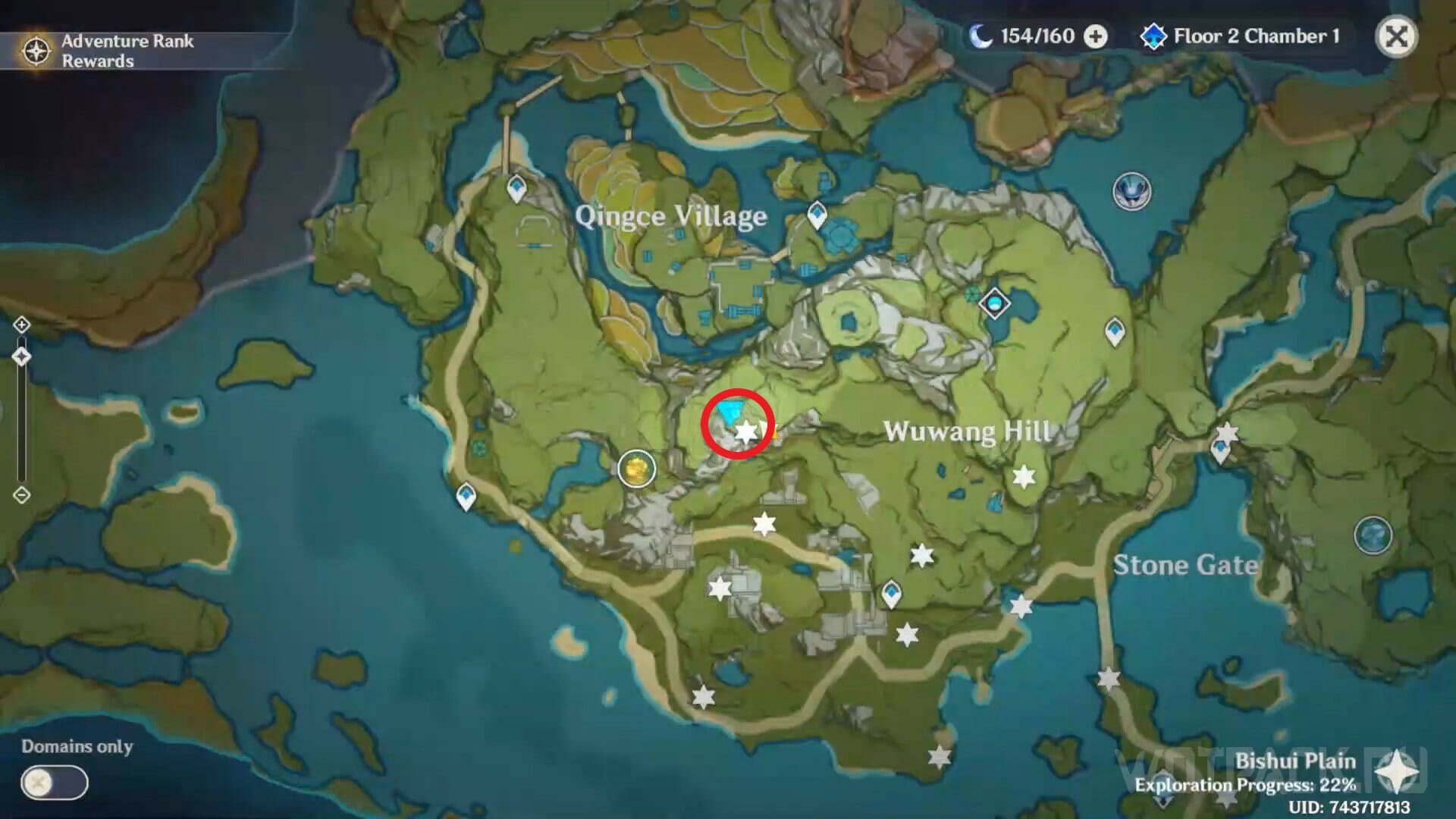The height and width of the screenshot is (819, 1456).
Task: Select the domain marker above Wuwang Hill
Action: click(1131, 191)
